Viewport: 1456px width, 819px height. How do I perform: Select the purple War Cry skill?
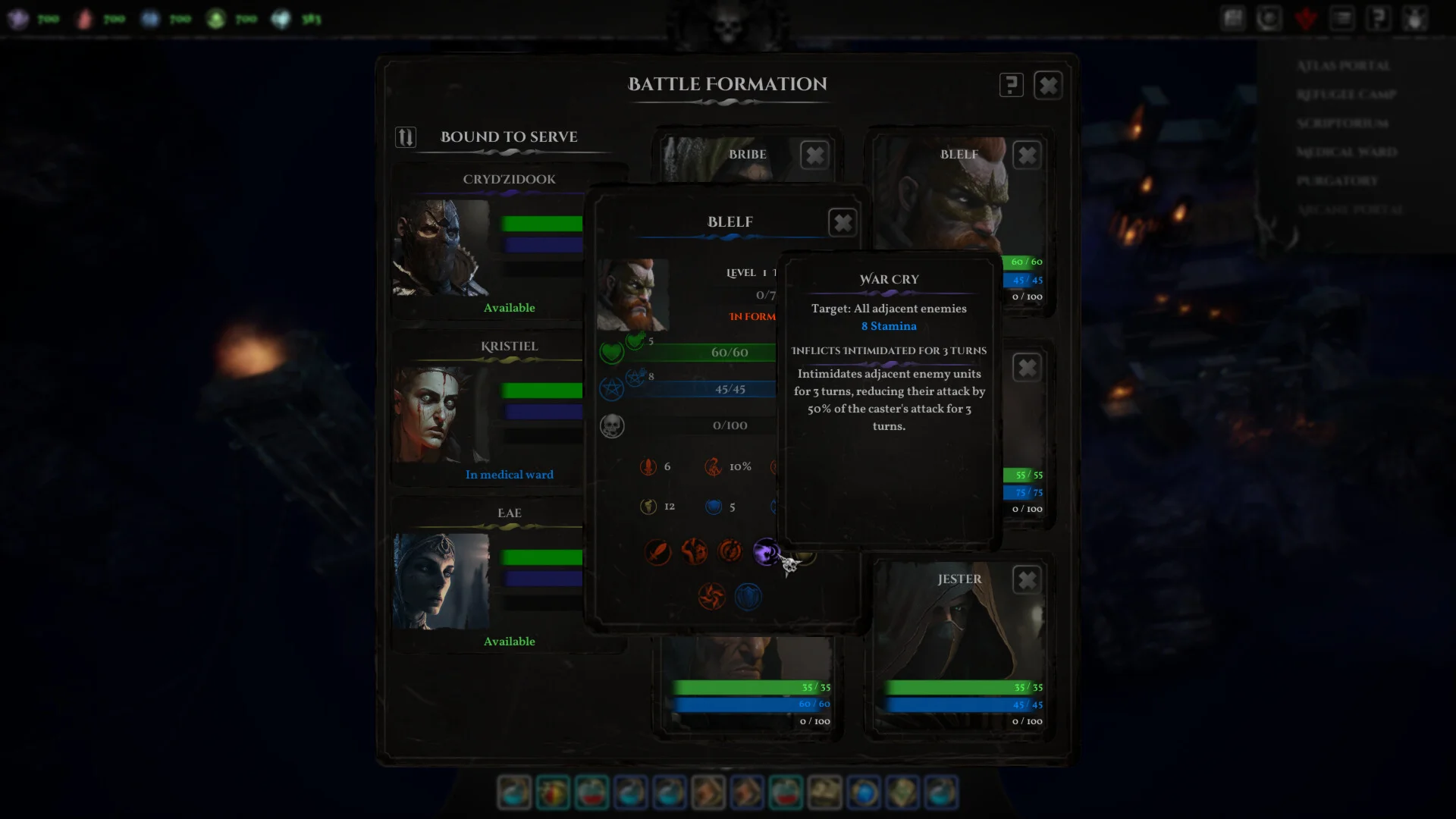pos(766,551)
